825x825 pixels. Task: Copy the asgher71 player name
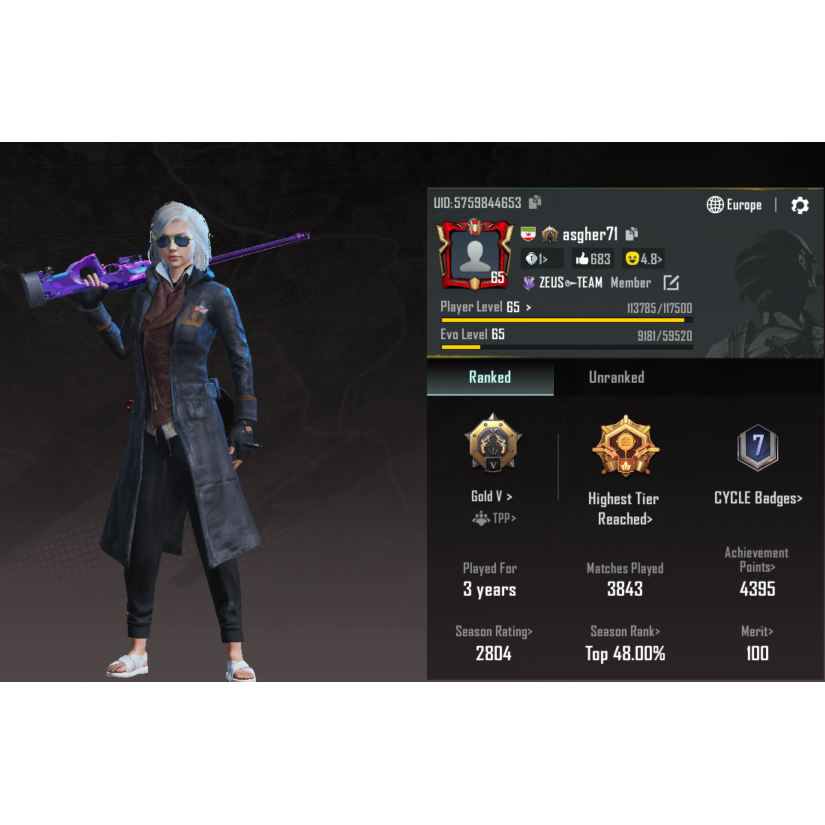(632, 234)
